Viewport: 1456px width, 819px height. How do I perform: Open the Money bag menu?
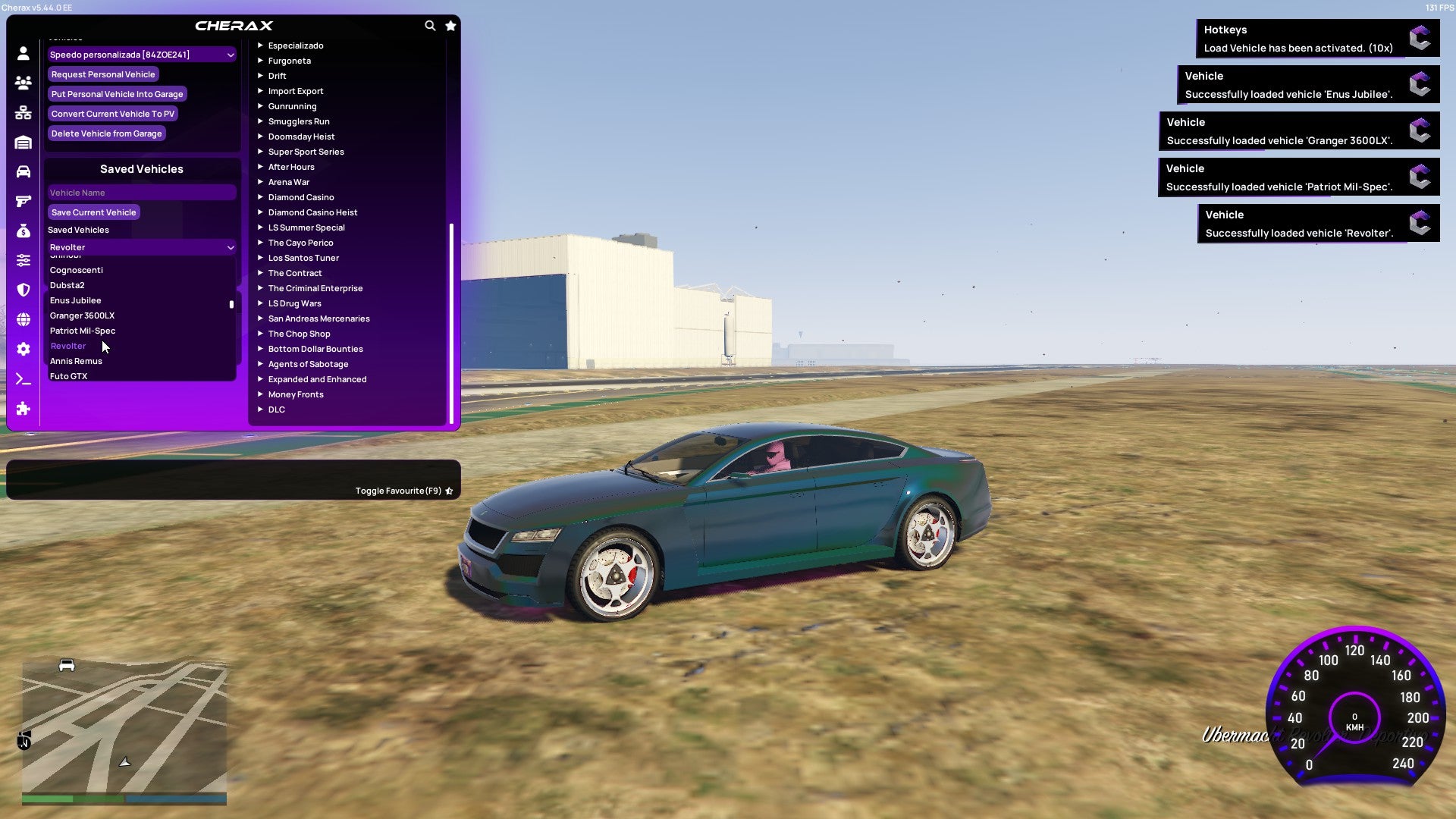point(23,231)
